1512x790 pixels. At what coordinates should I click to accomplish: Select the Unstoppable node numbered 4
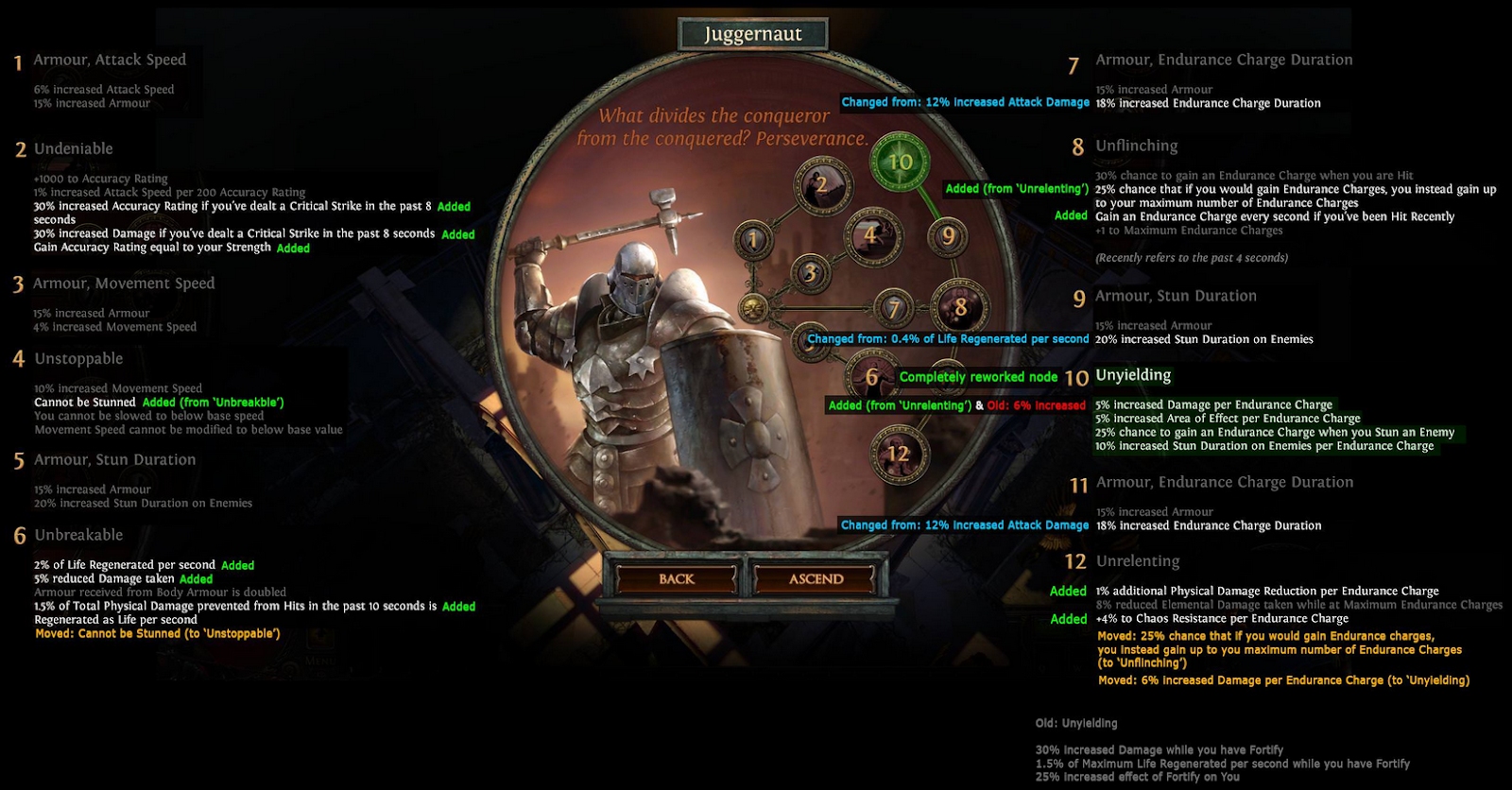pos(870,234)
